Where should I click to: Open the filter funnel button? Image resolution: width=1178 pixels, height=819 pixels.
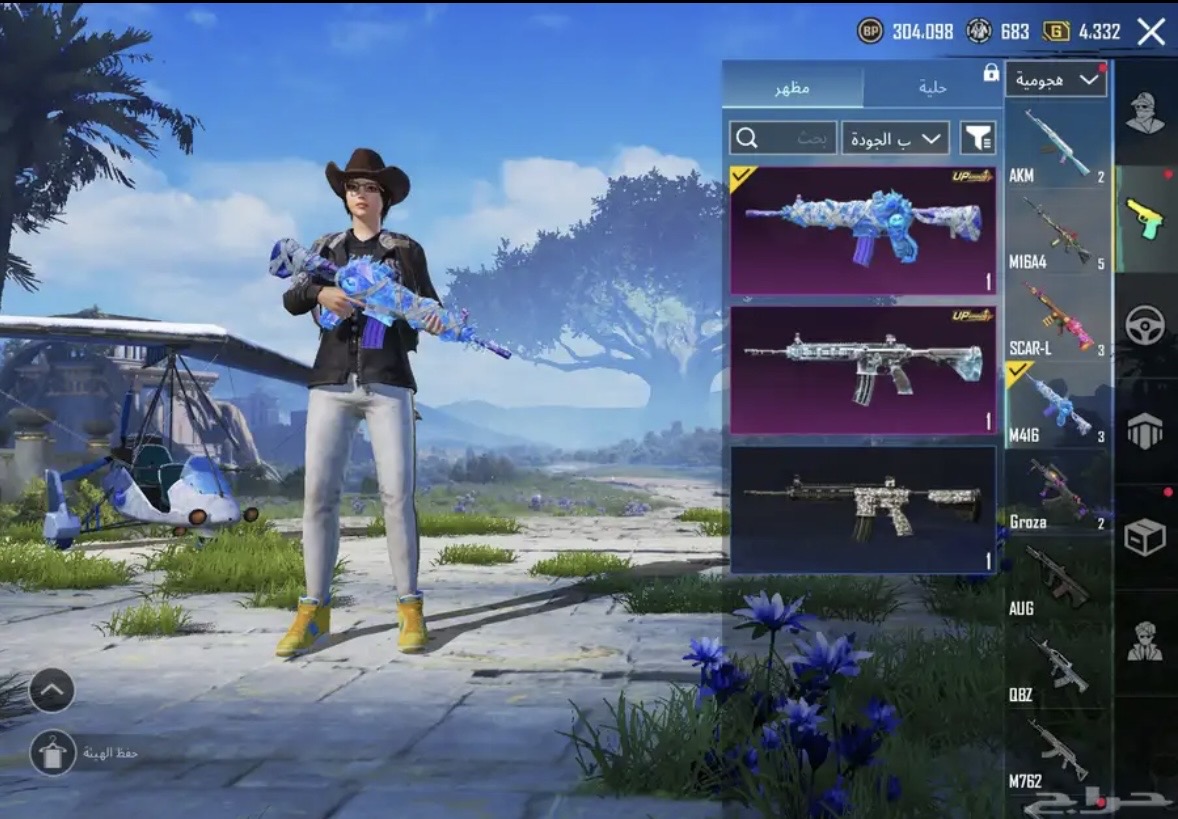point(978,138)
